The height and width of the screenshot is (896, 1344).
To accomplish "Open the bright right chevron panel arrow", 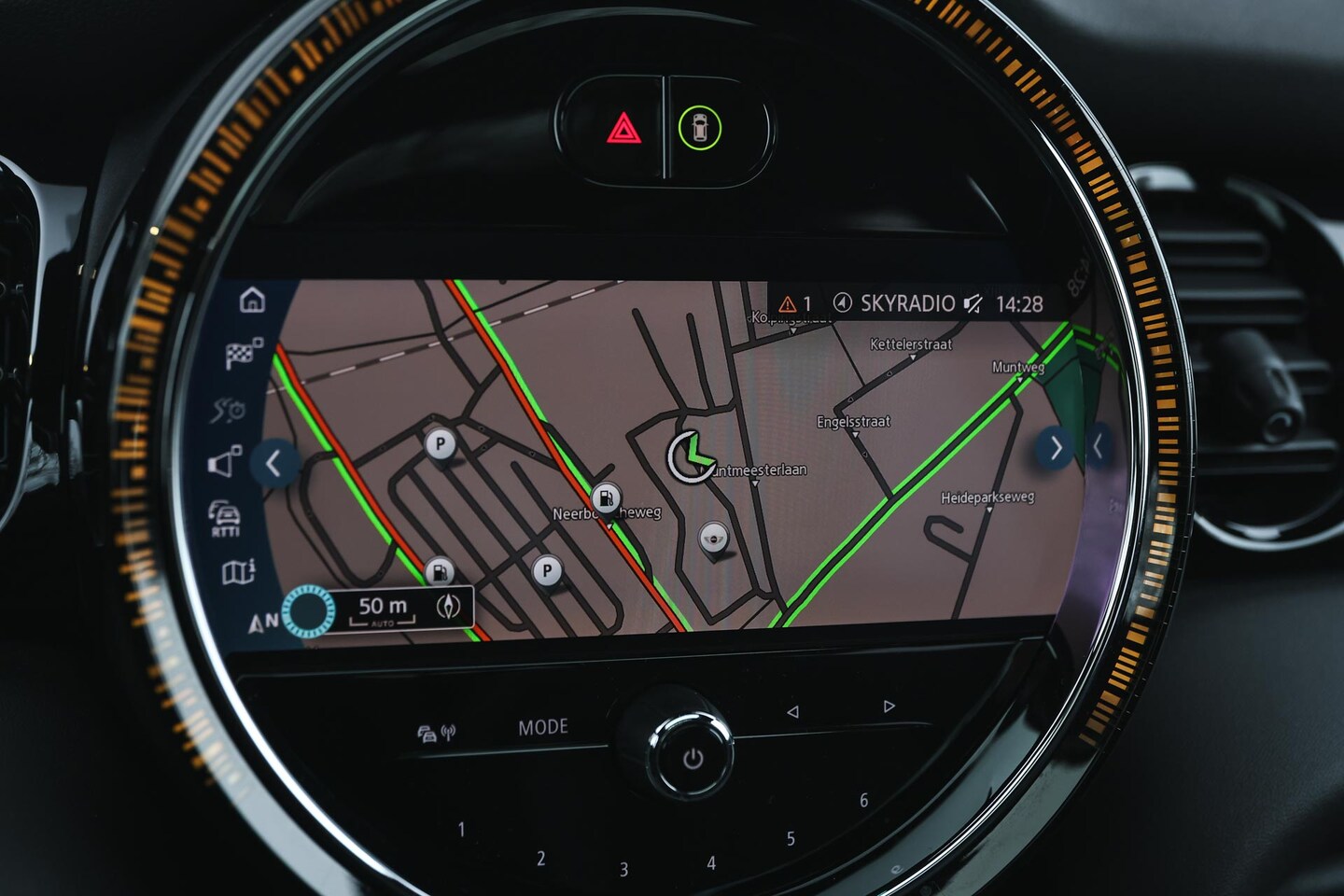I will pyautogui.click(x=1055, y=449).
